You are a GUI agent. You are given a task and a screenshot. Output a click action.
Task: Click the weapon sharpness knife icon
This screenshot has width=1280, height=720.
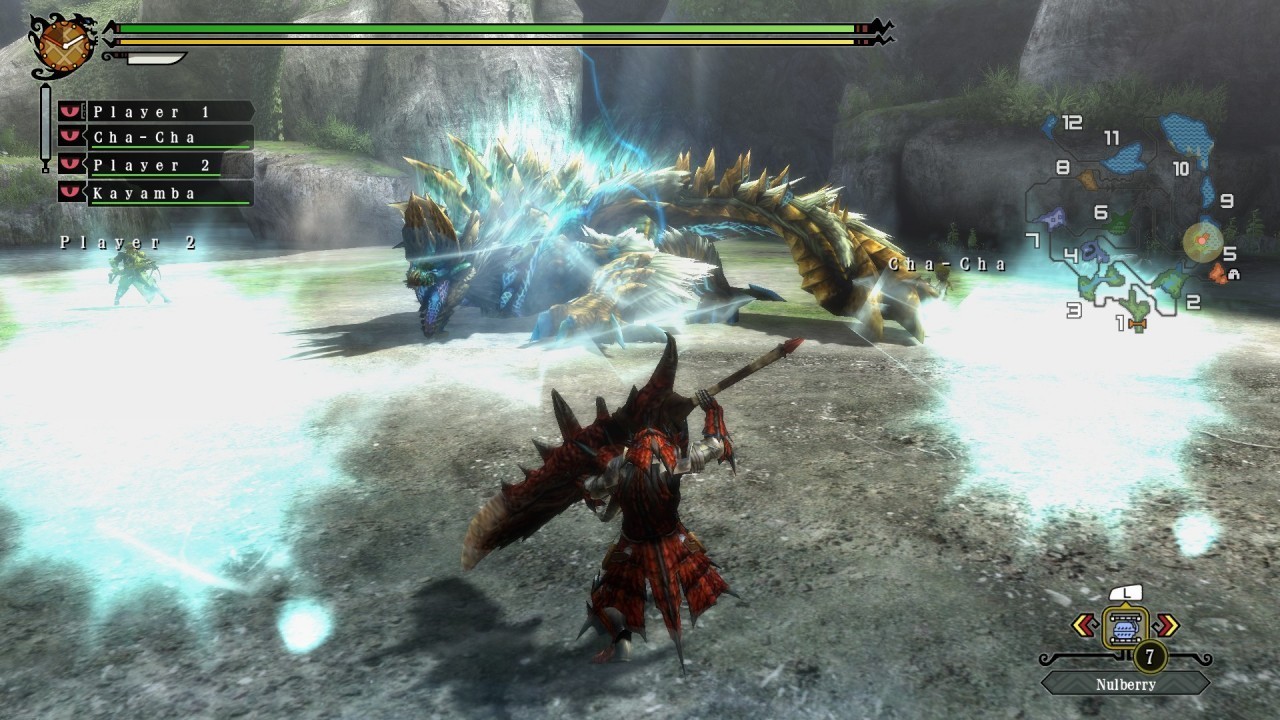click(x=153, y=60)
